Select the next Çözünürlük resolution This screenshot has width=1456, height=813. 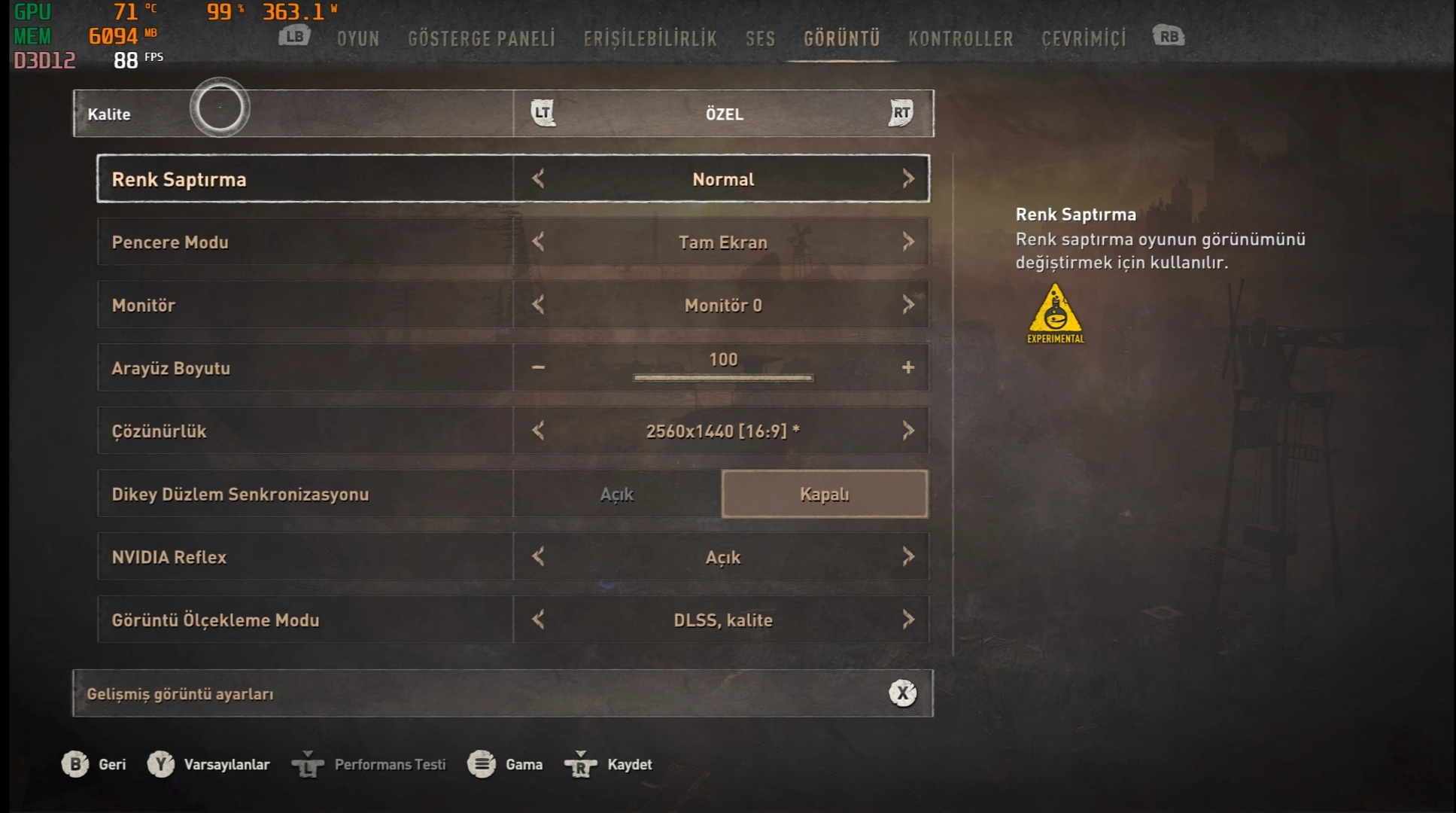click(908, 431)
